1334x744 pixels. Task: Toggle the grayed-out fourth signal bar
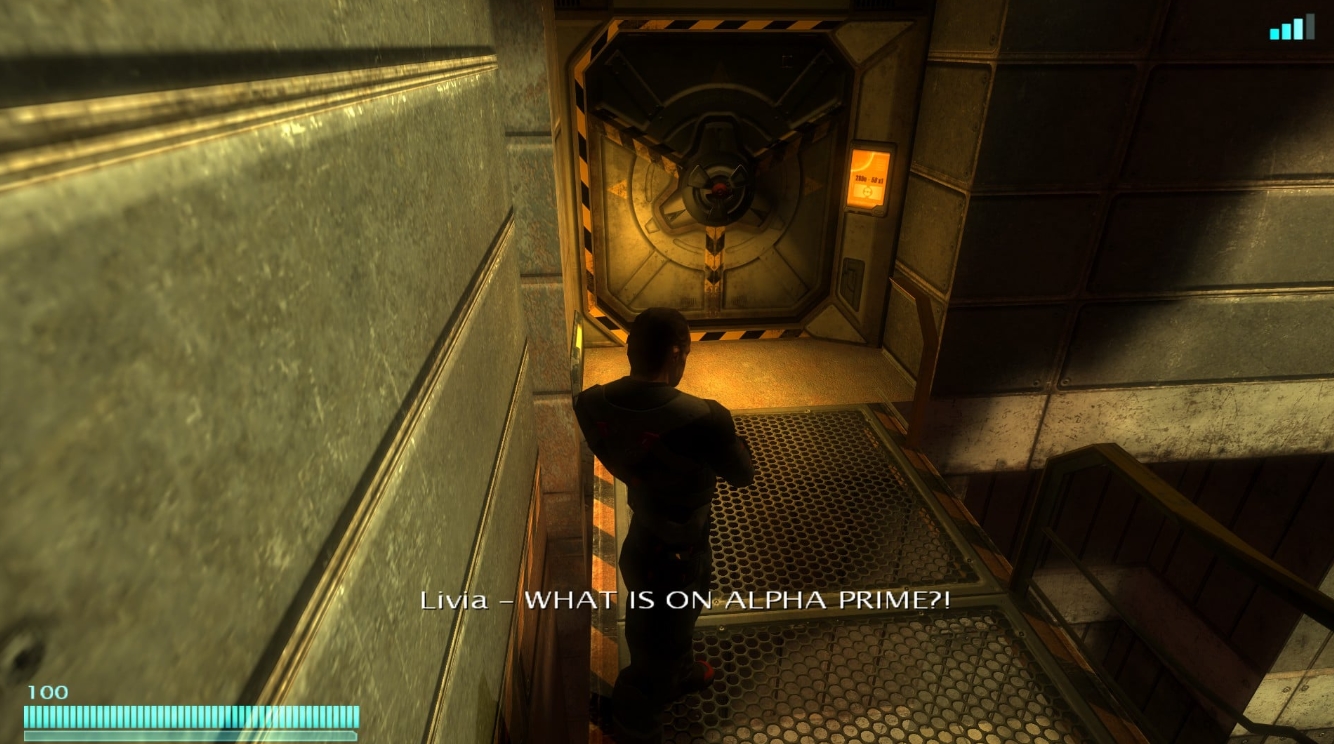(1311, 26)
